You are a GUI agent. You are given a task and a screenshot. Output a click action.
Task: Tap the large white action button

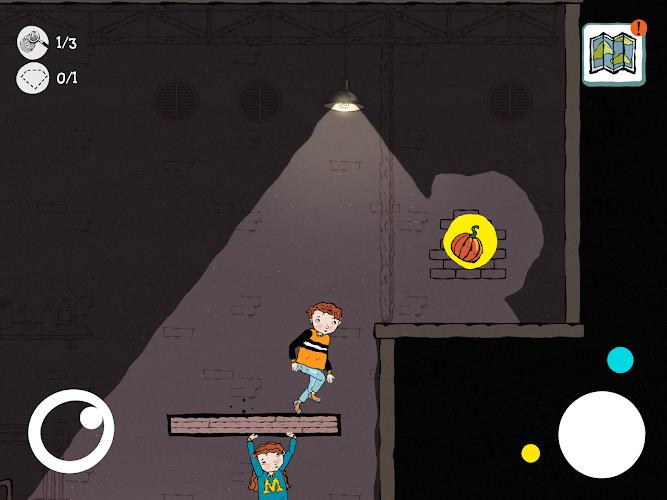[601, 435]
